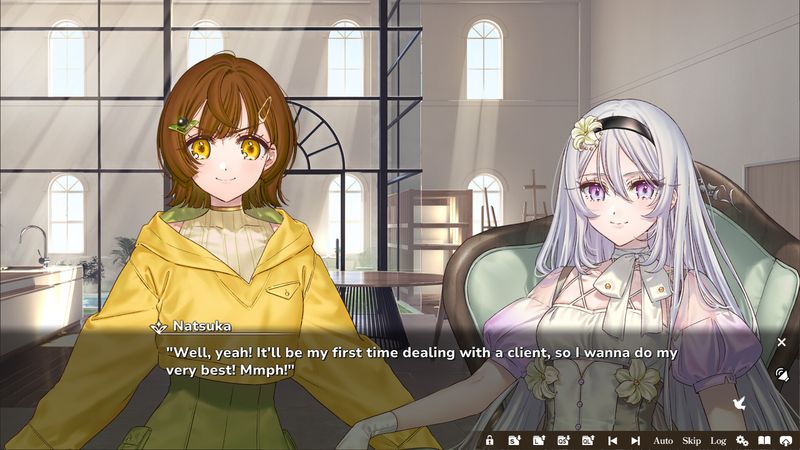Activate Skip mode

(x=691, y=440)
